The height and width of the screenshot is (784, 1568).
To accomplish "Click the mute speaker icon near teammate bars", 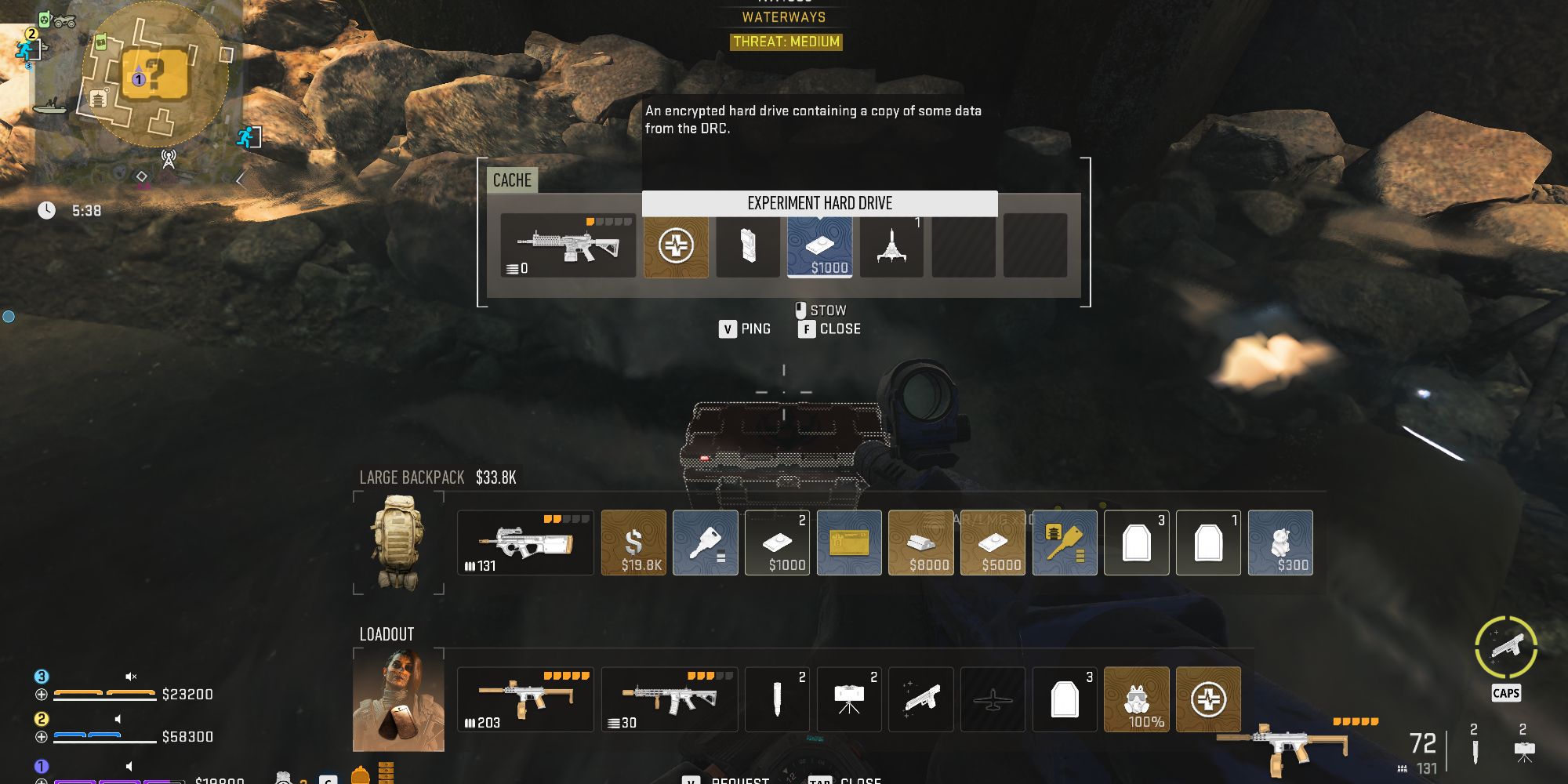I will [x=131, y=675].
